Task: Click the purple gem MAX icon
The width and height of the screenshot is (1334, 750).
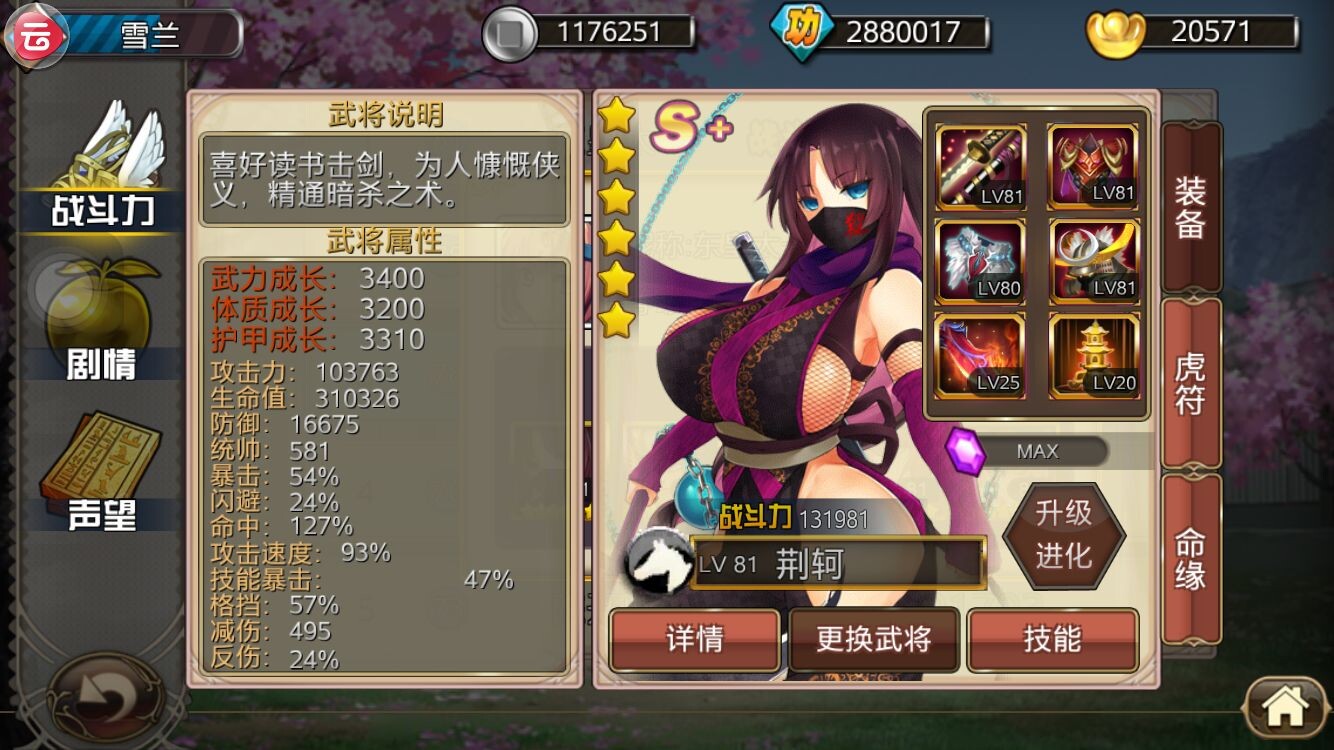Action: coord(966,451)
